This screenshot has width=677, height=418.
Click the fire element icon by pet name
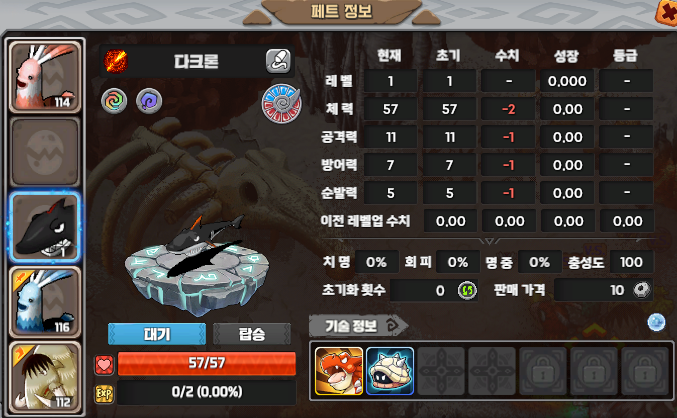(115, 61)
